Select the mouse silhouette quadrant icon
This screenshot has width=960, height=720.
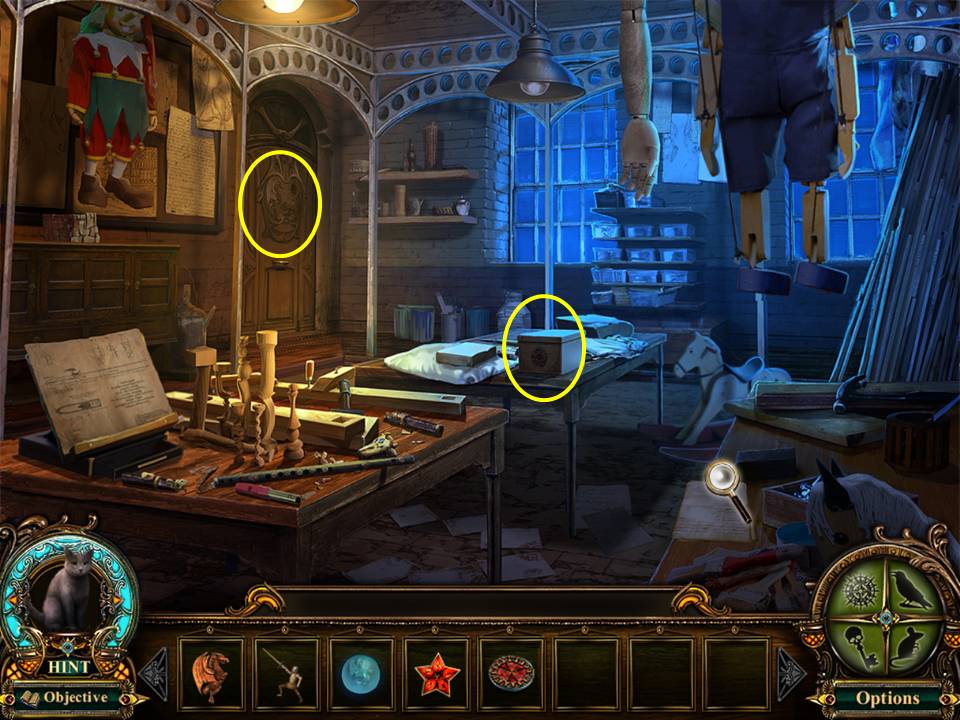click(911, 643)
